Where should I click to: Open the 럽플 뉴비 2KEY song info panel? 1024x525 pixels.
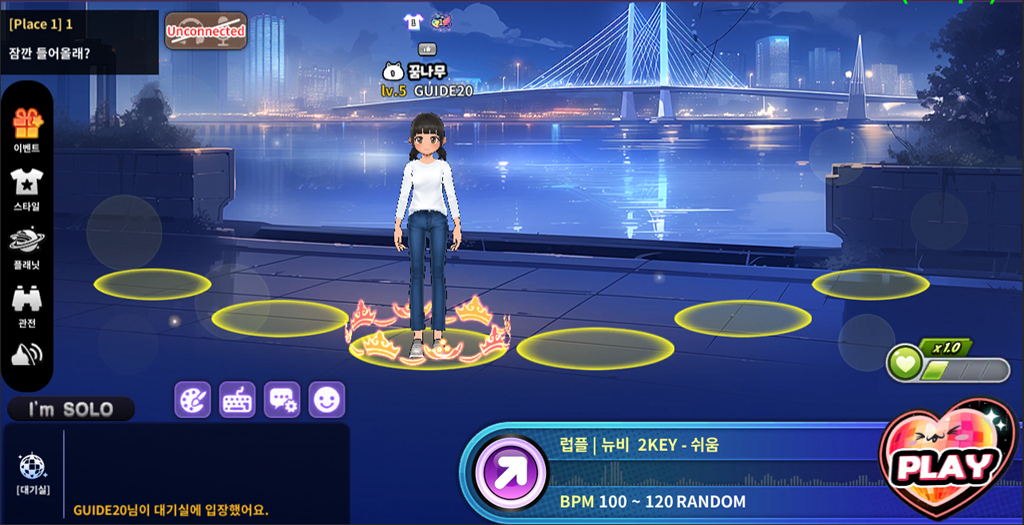click(700, 446)
